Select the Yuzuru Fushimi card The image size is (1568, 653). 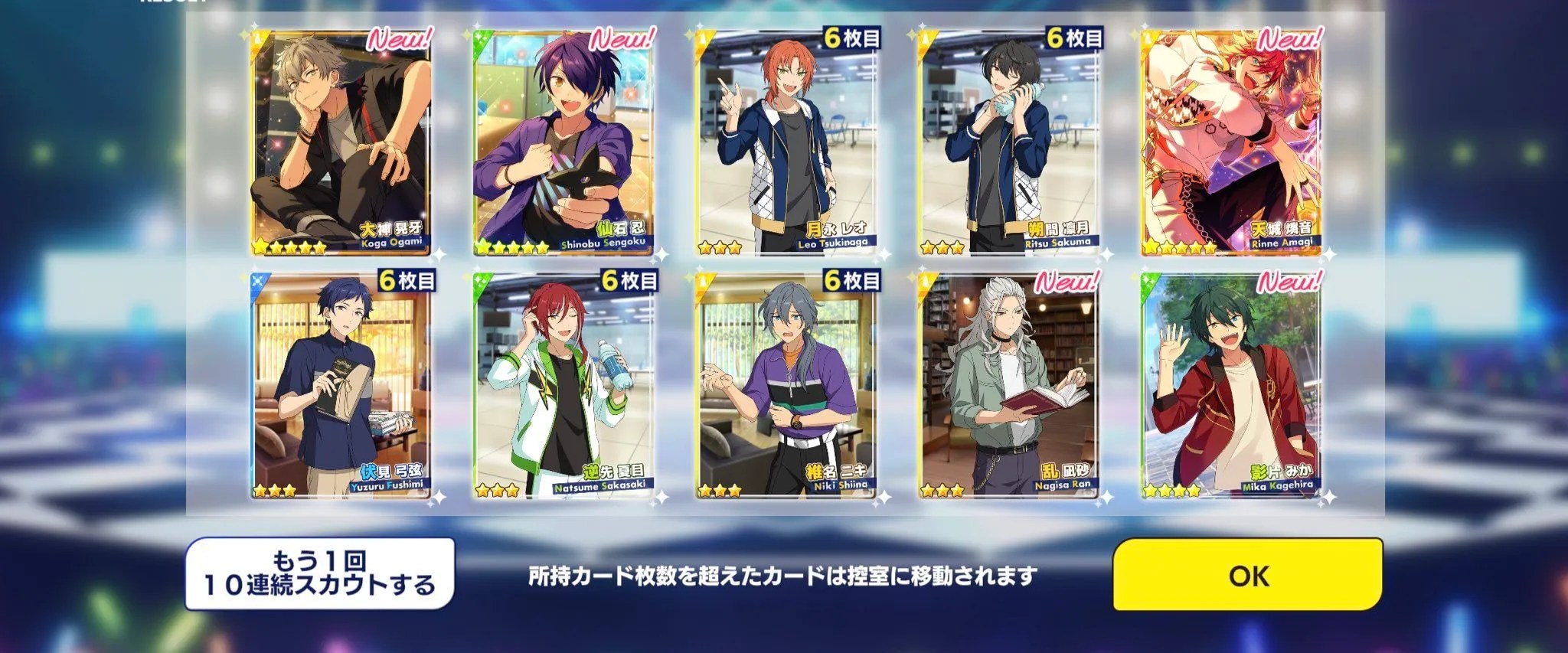(x=341, y=385)
